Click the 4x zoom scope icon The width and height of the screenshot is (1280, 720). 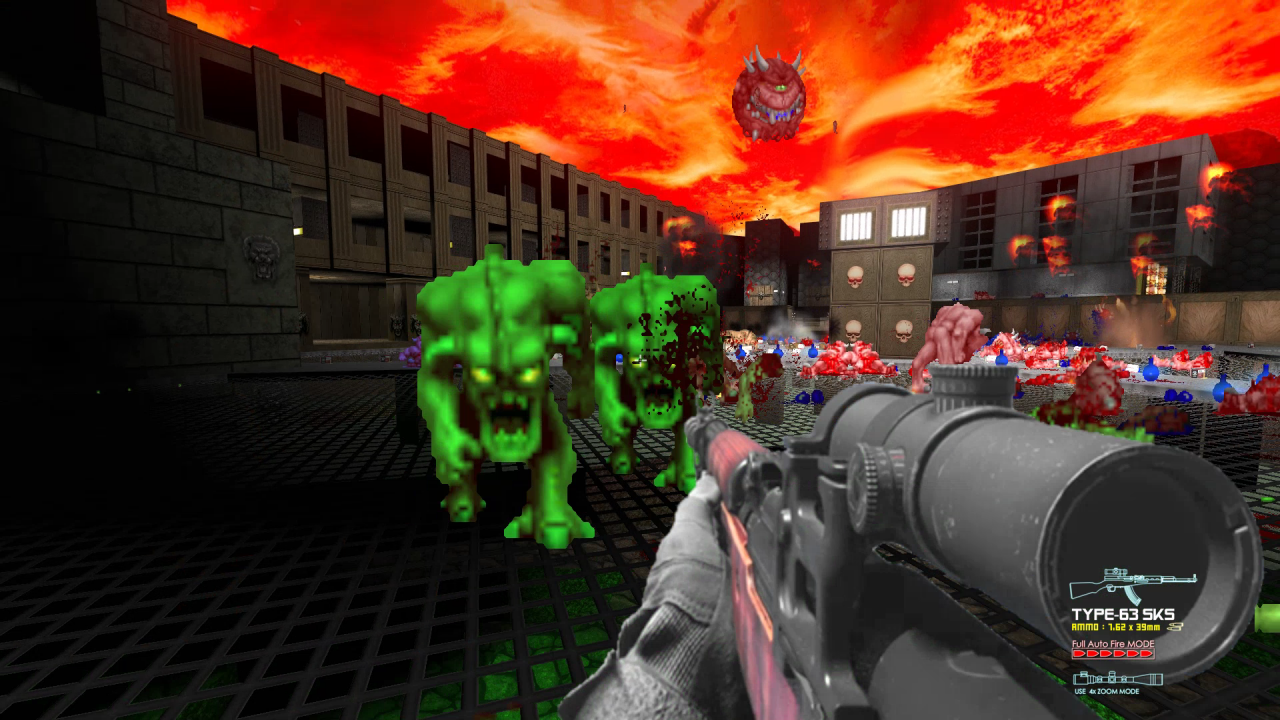coord(1118,677)
